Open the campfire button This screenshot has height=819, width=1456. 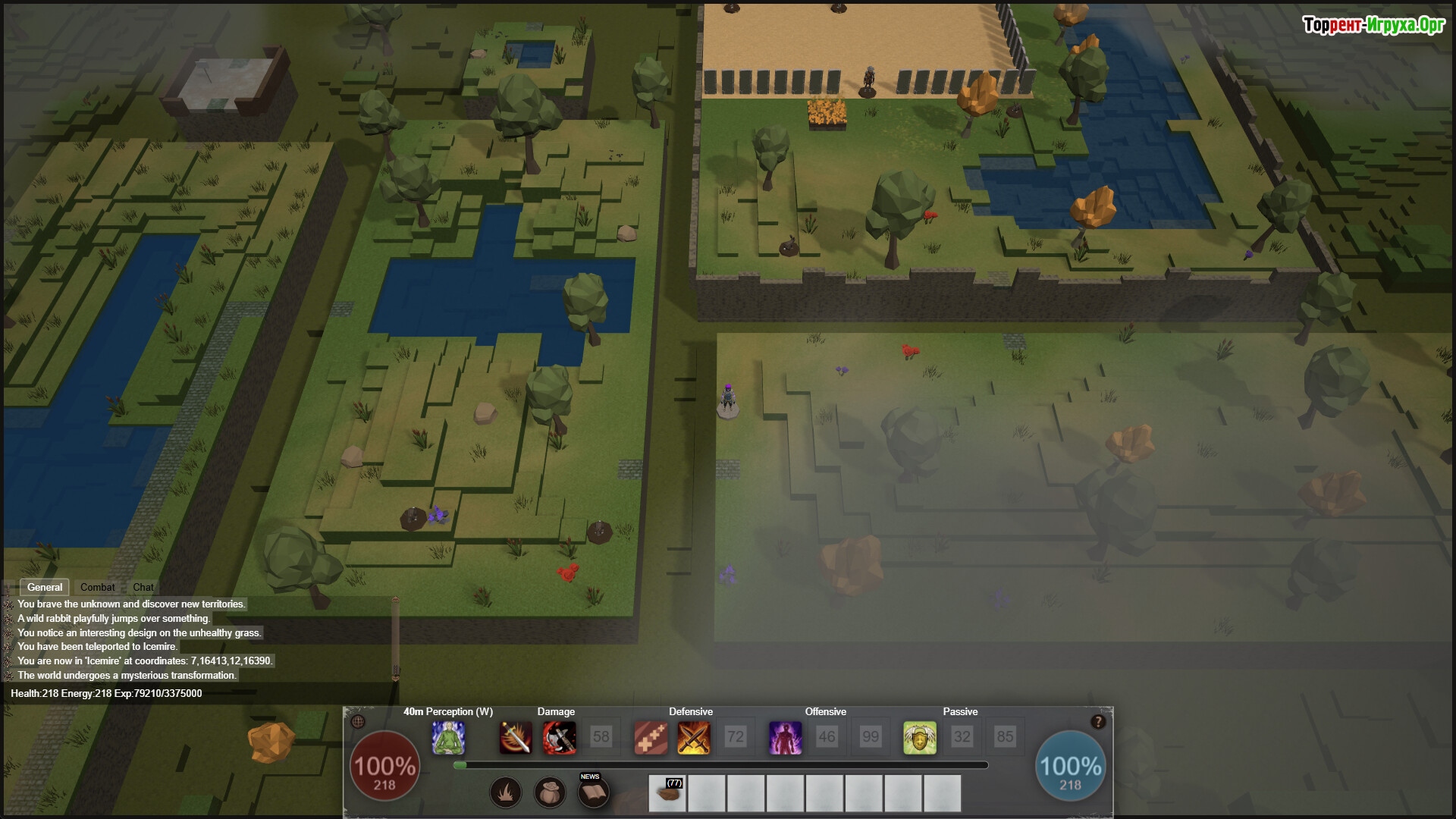506,793
